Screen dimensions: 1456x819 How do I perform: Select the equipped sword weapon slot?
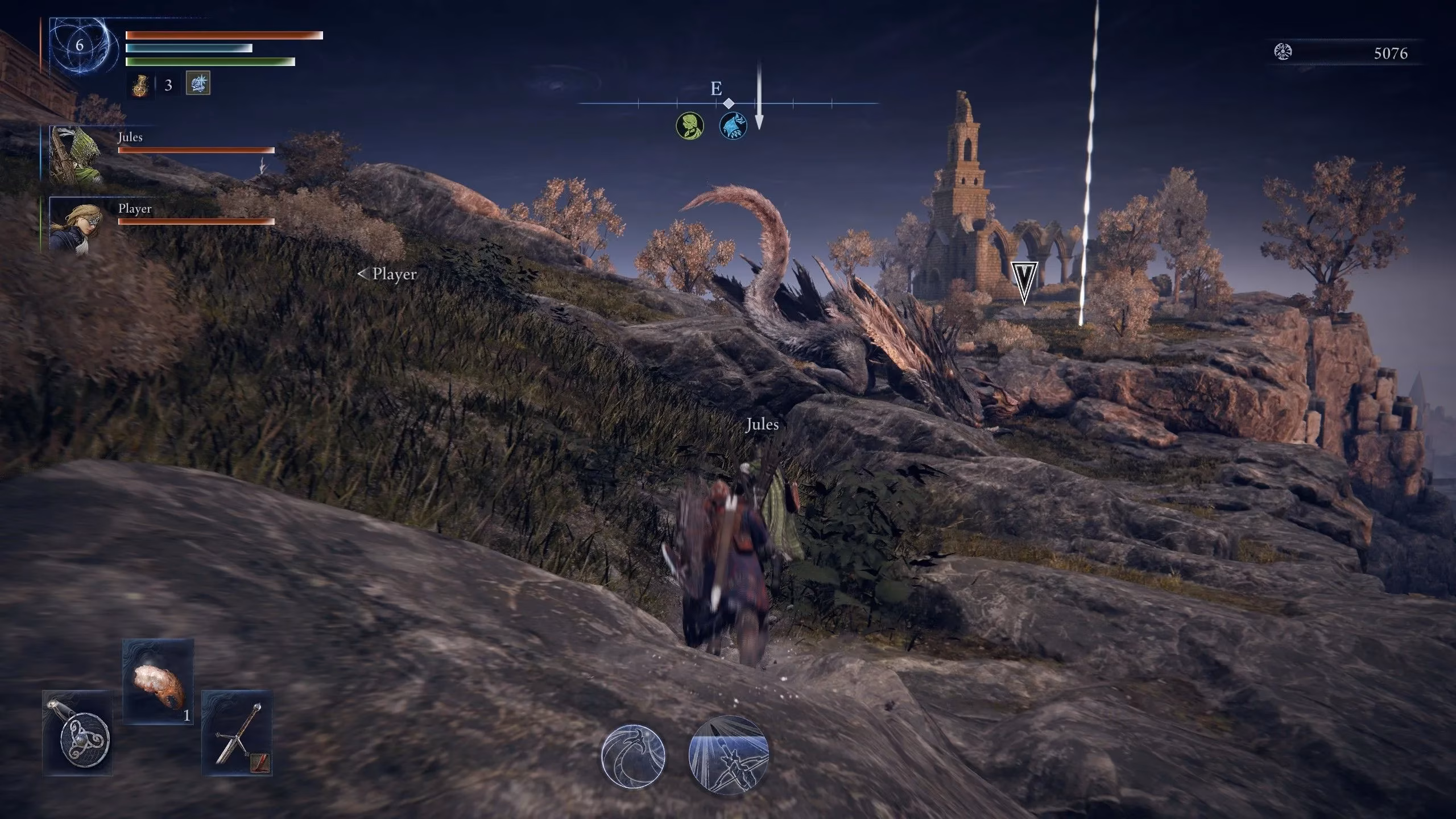click(x=237, y=733)
